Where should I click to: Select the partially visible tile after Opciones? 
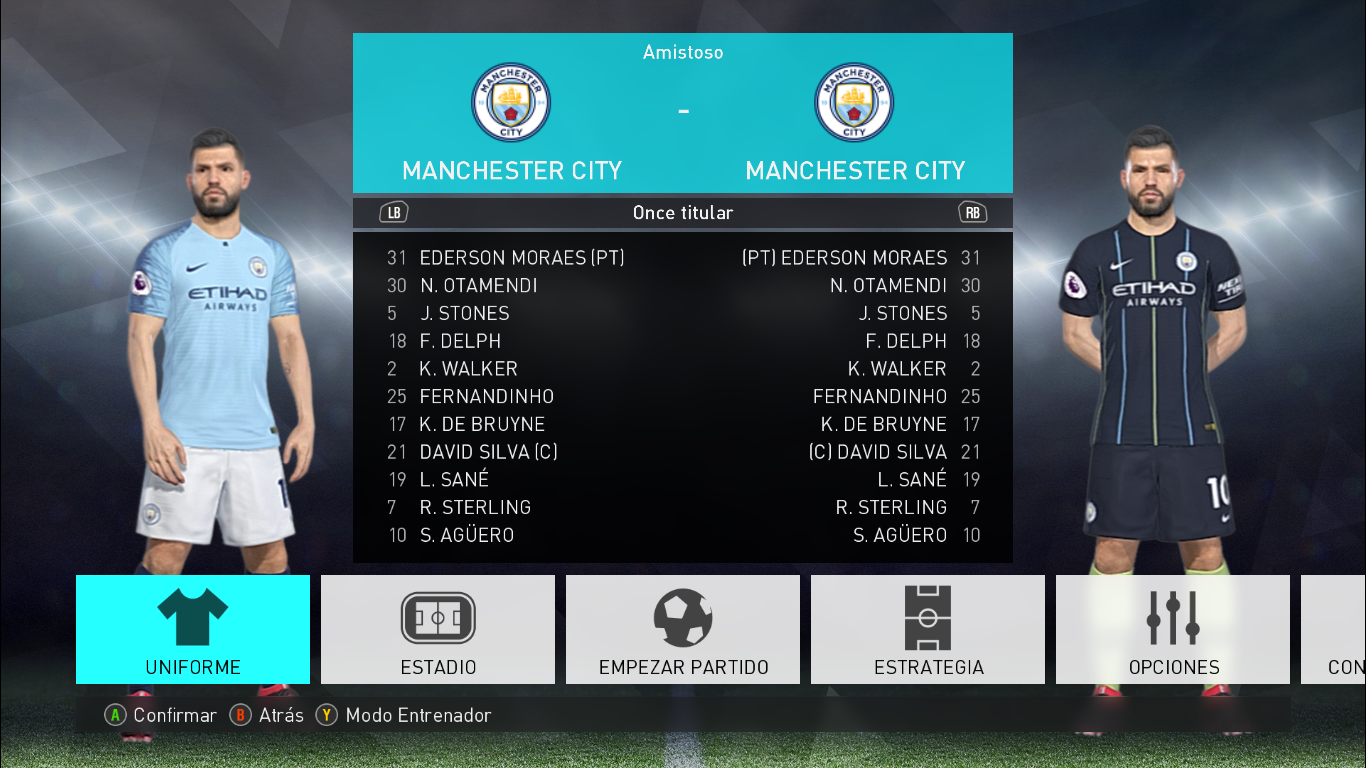pyautogui.click(x=1335, y=629)
